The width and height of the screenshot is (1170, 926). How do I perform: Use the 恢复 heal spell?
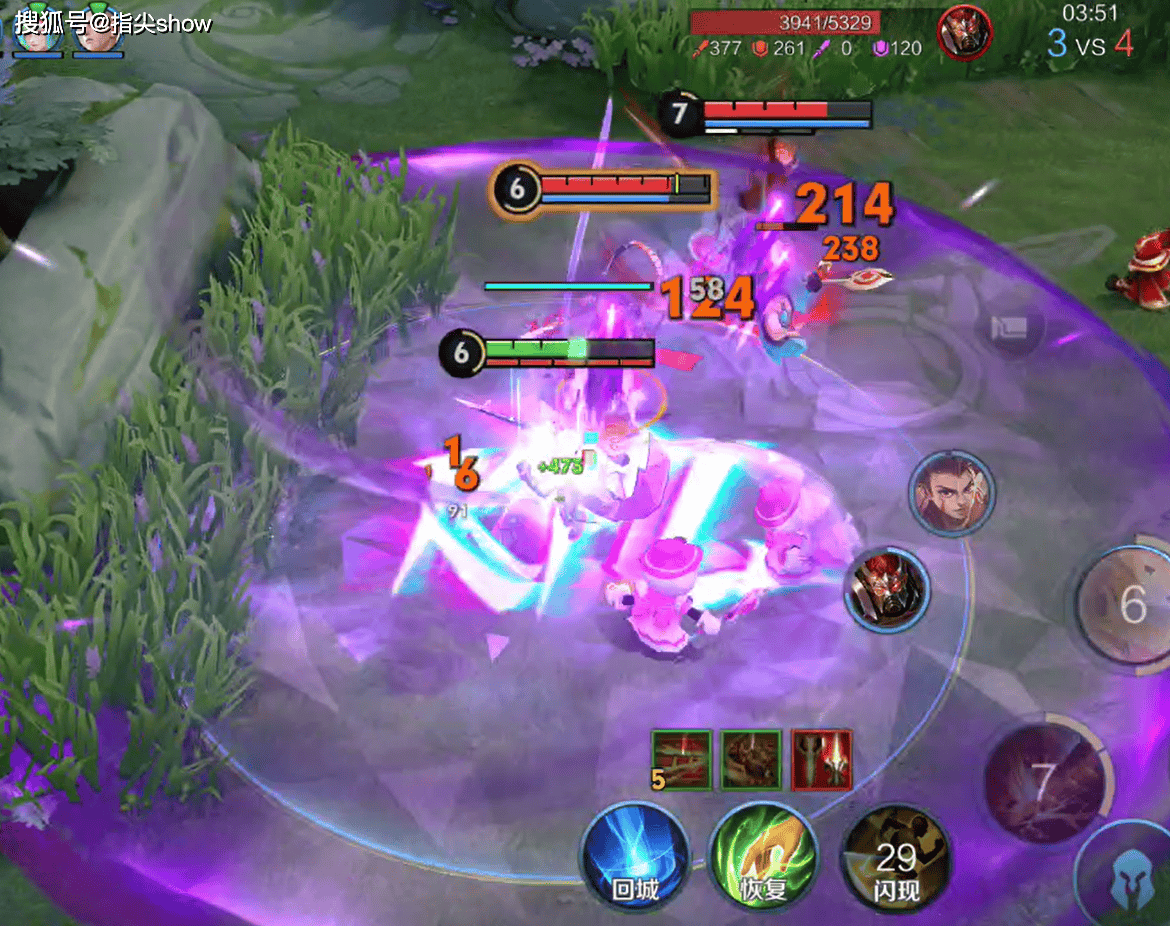(x=763, y=857)
